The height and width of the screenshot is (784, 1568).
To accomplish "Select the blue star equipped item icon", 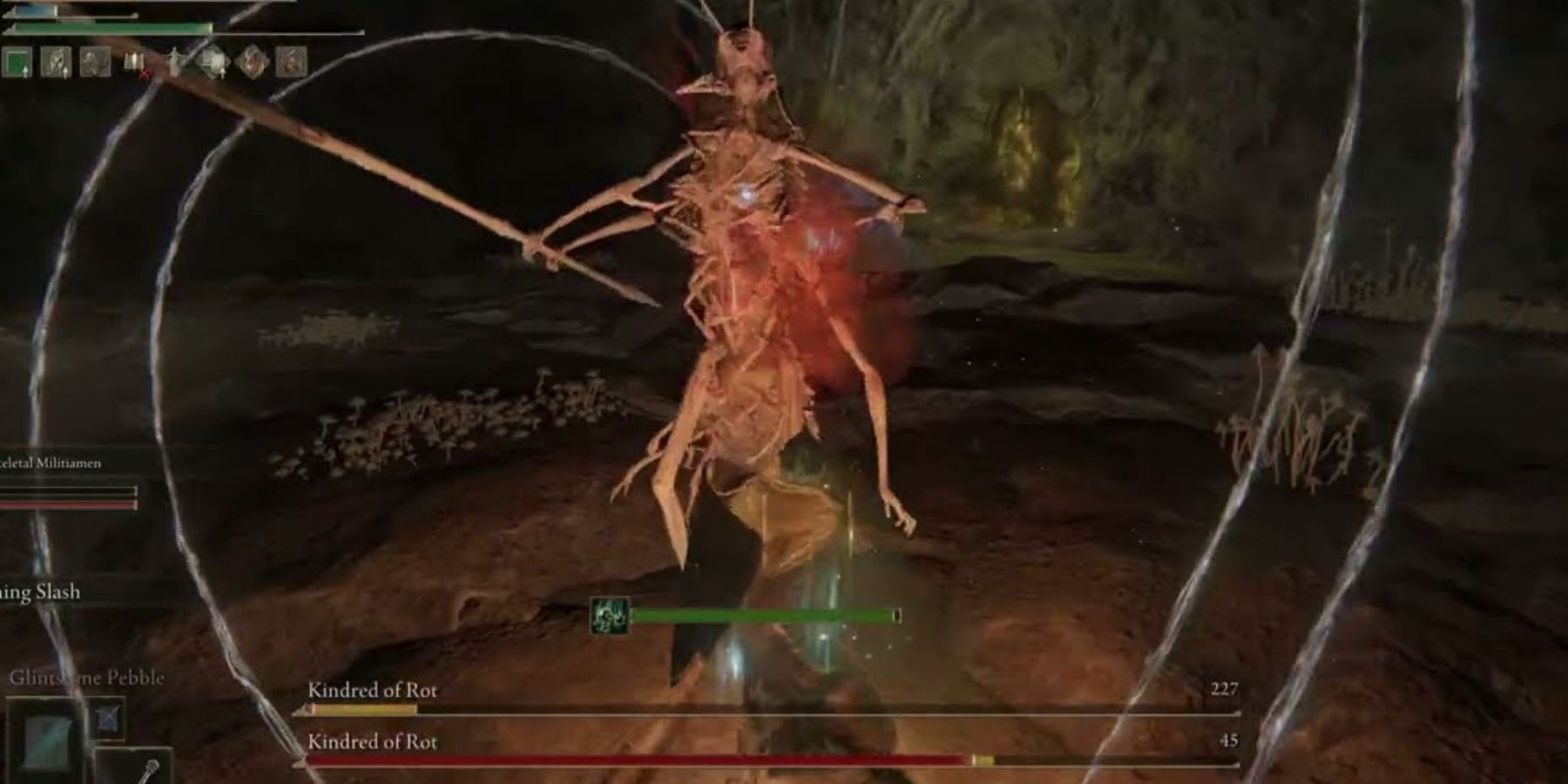I will point(107,720).
